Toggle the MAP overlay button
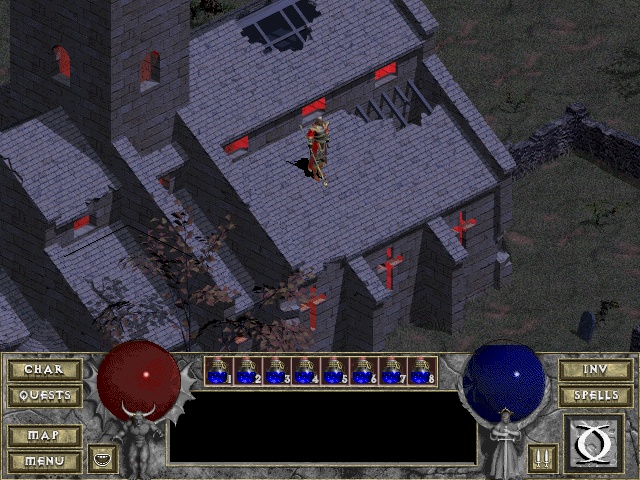The height and width of the screenshot is (480, 640). [x=44, y=436]
